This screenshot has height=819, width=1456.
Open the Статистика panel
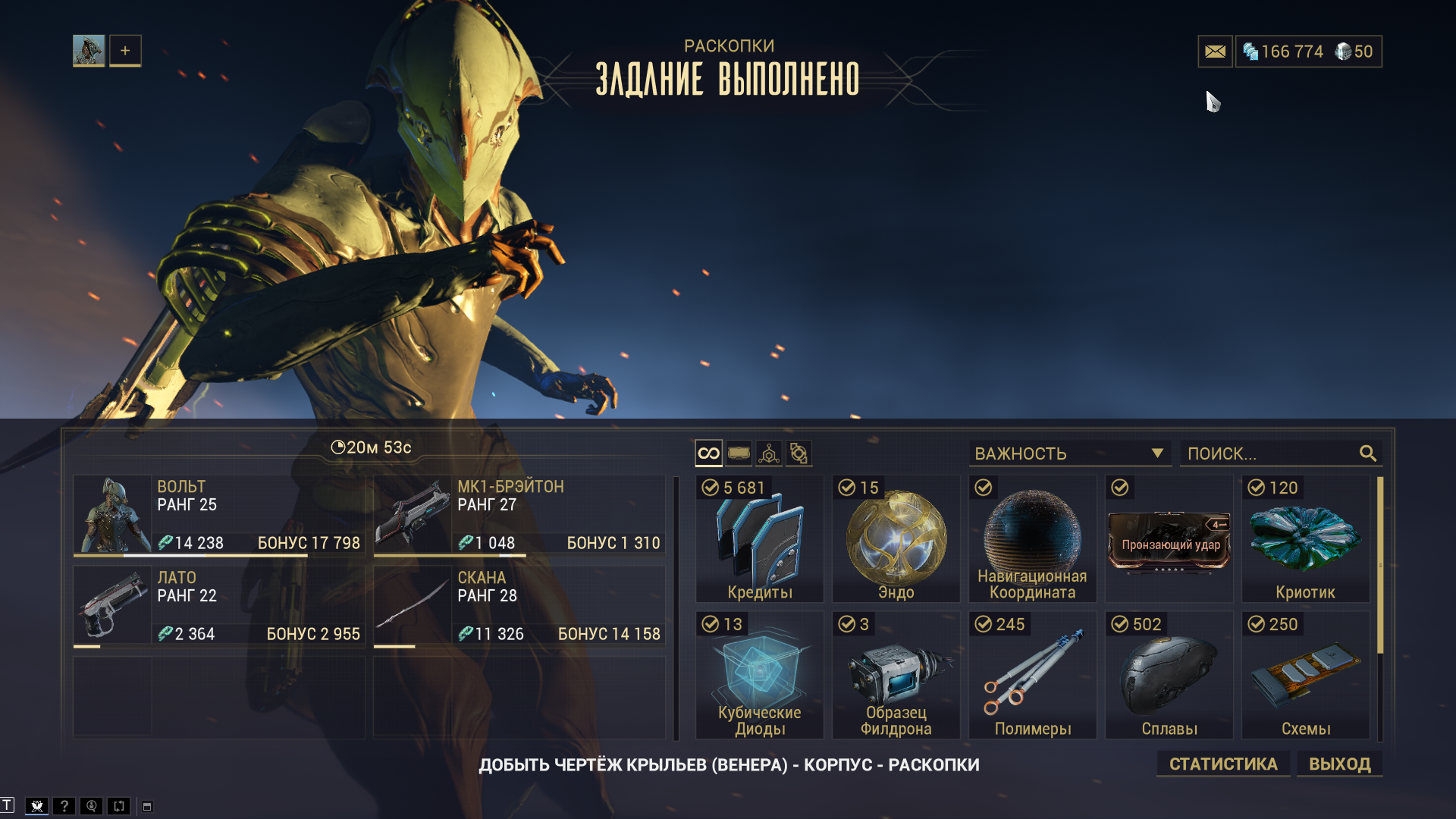(x=1222, y=764)
